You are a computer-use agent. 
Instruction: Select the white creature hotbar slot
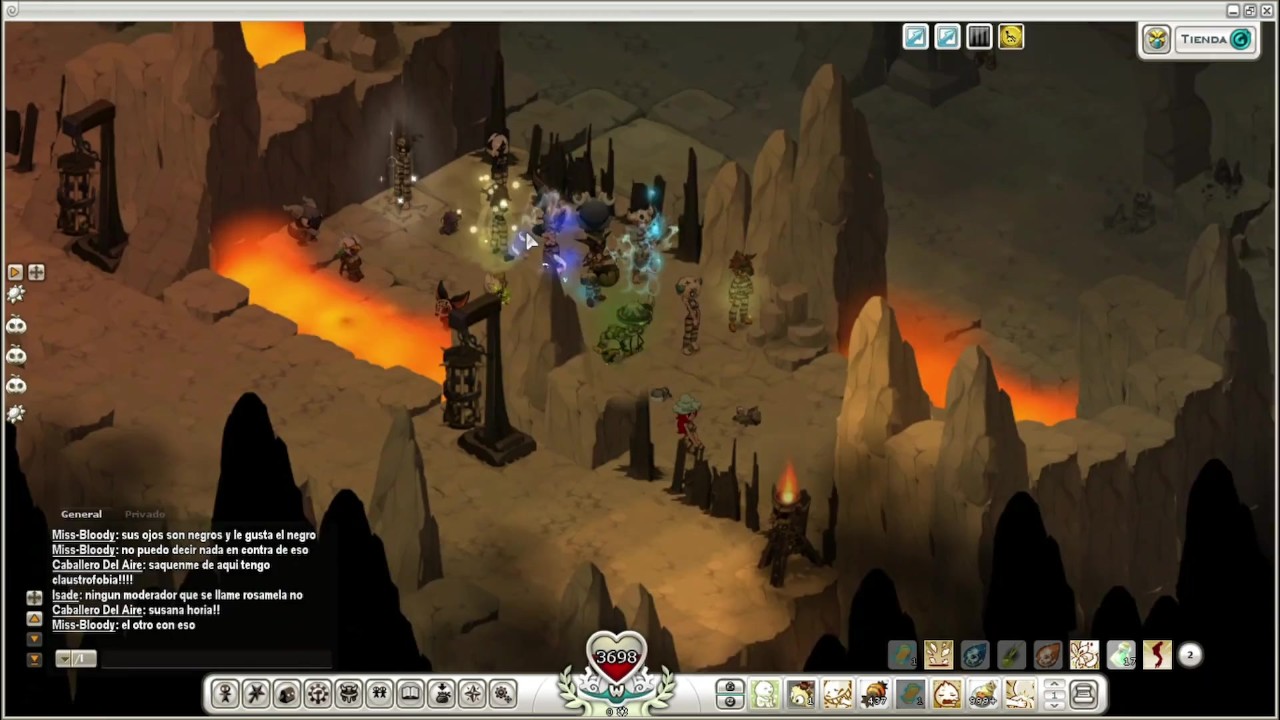pos(765,693)
